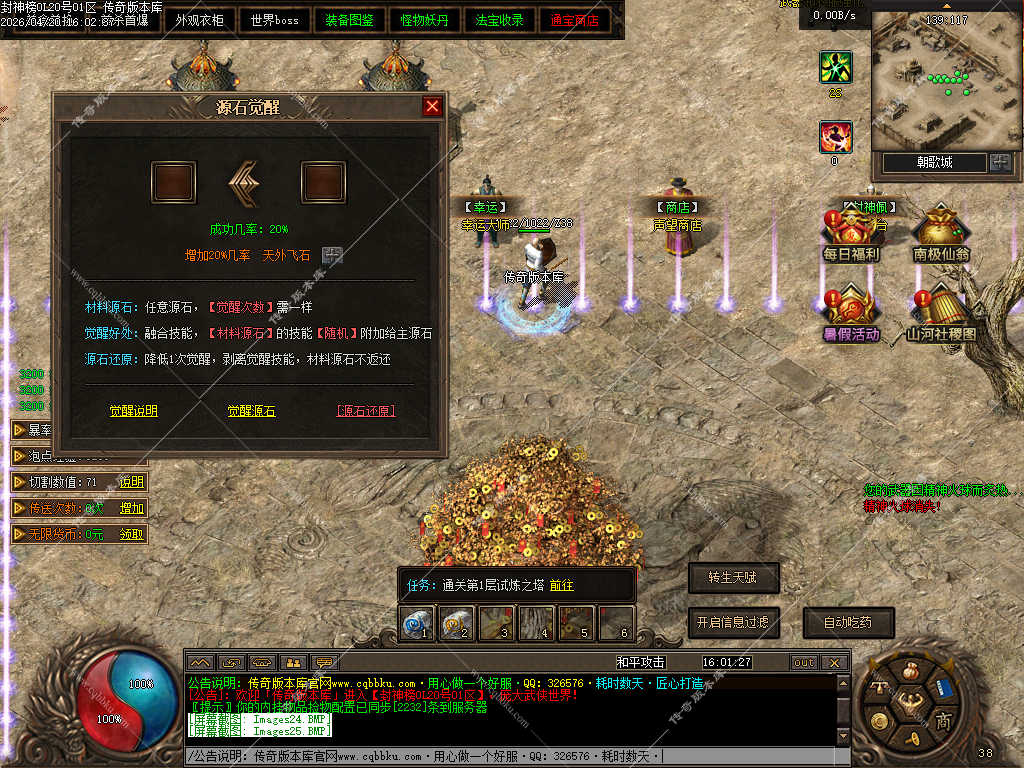Toggle the 开启信息过滤 button

pos(733,622)
